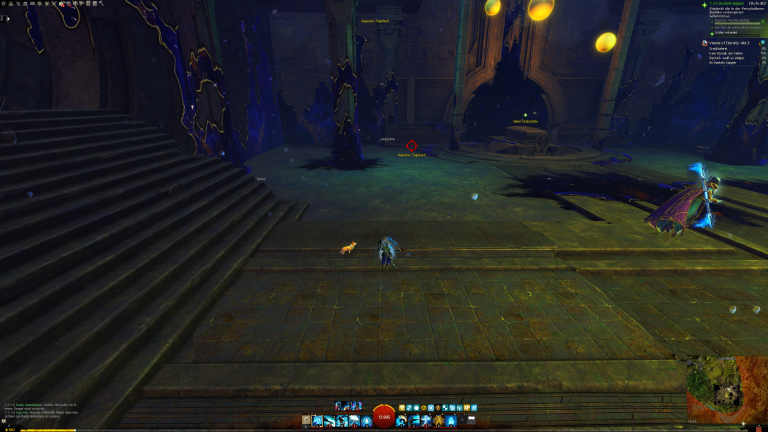Activate the fifth weapon skill icon
The image size is (768, 432).
(x=366, y=421)
